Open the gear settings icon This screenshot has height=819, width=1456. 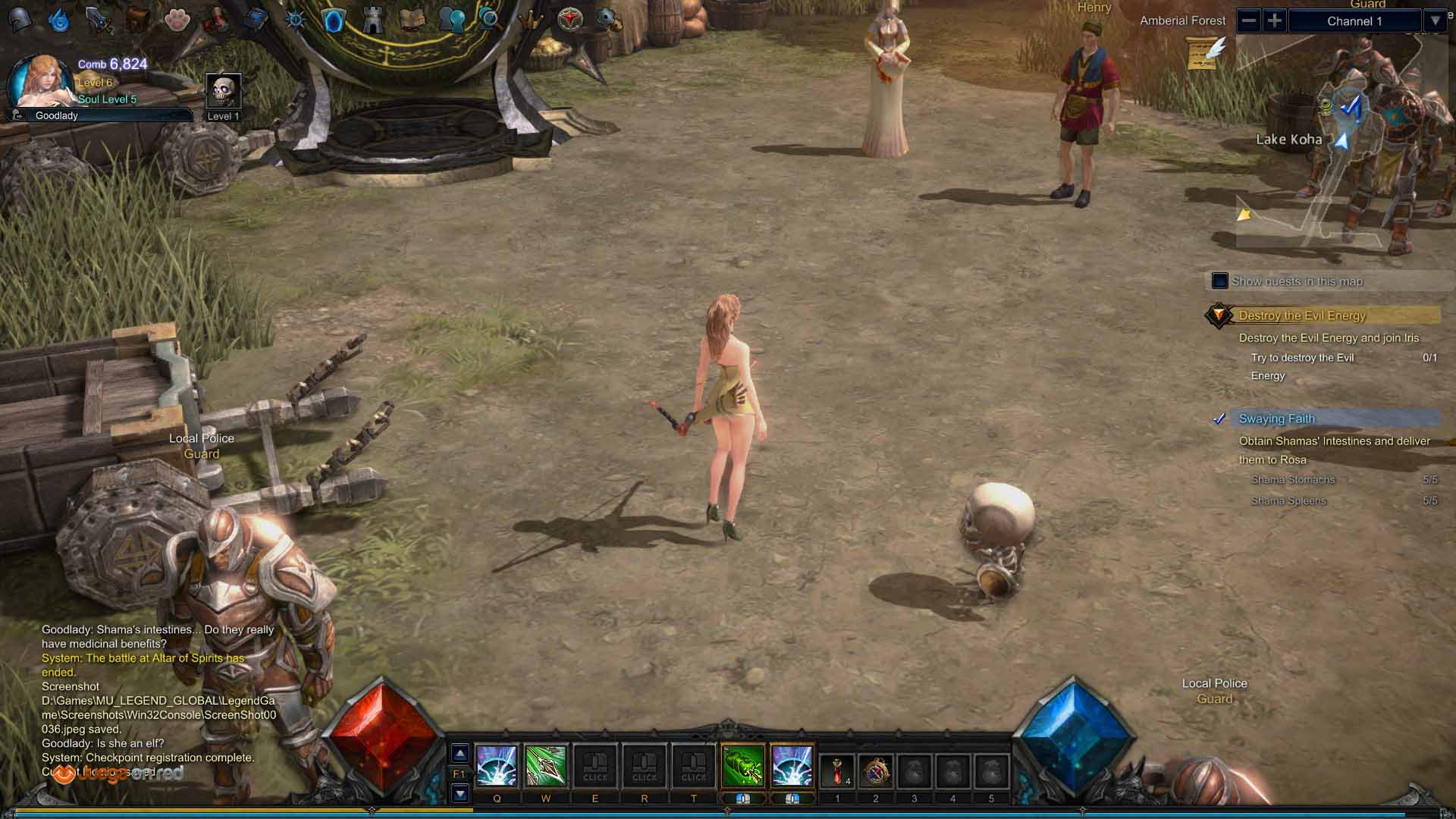coord(607,18)
